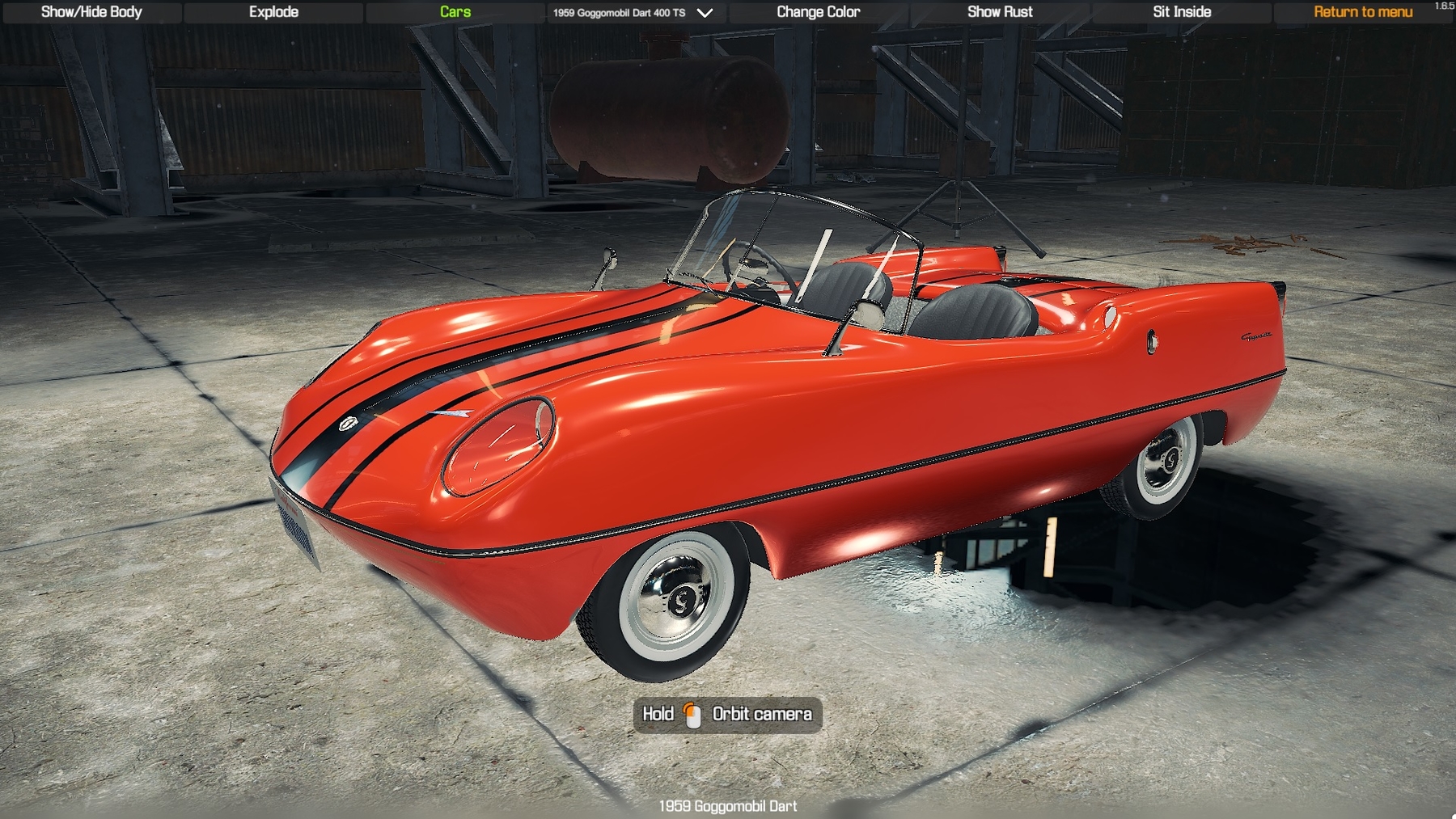Activate Show Rust

pyautogui.click(x=1000, y=12)
